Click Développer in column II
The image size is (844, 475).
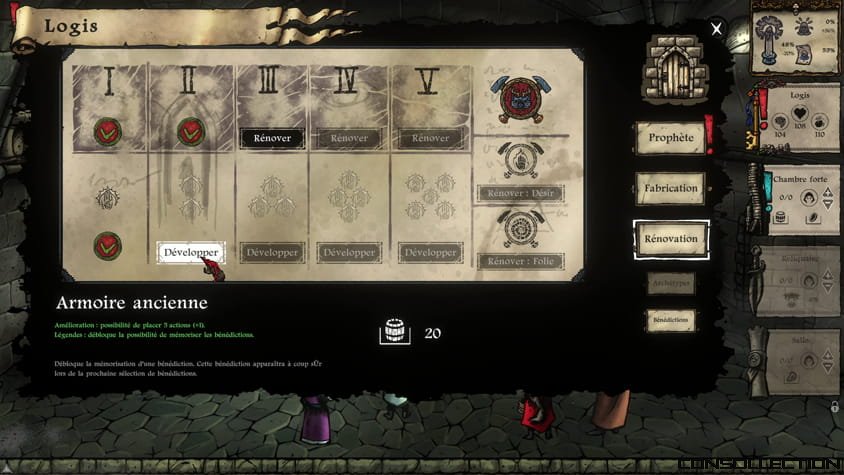pyautogui.click(x=190, y=253)
